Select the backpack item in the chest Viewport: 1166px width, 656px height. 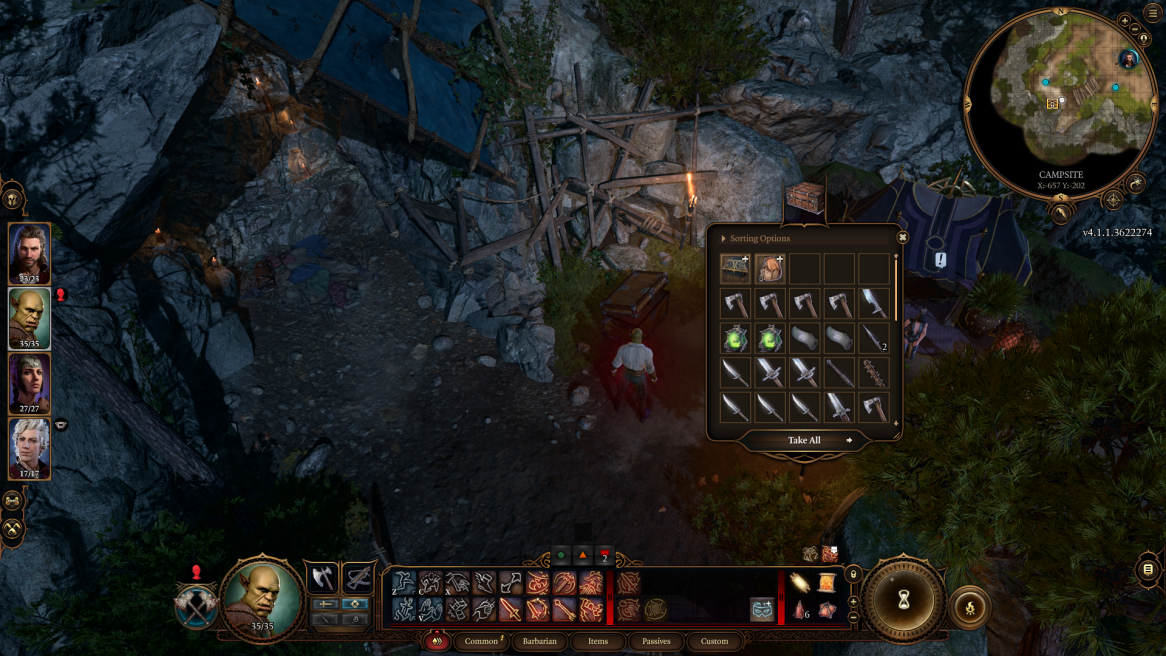[769, 268]
